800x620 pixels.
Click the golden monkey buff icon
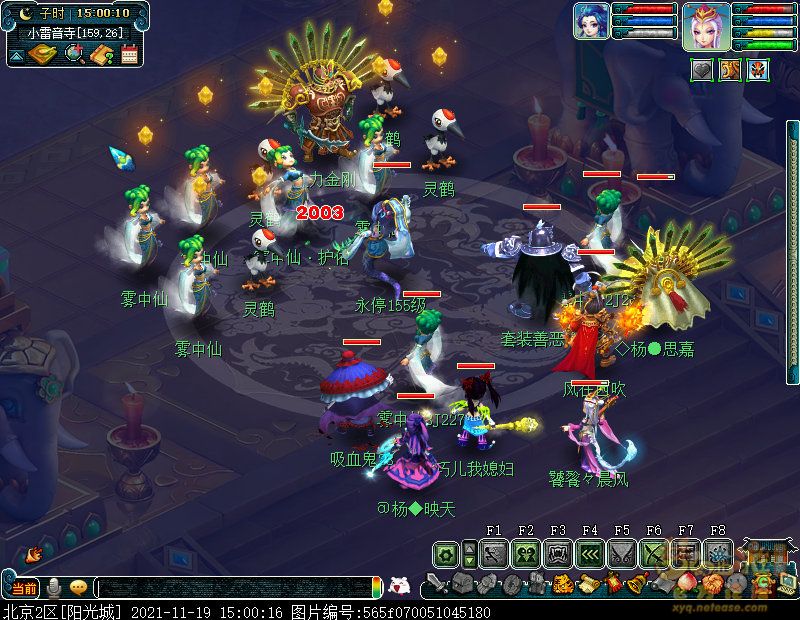point(730,70)
